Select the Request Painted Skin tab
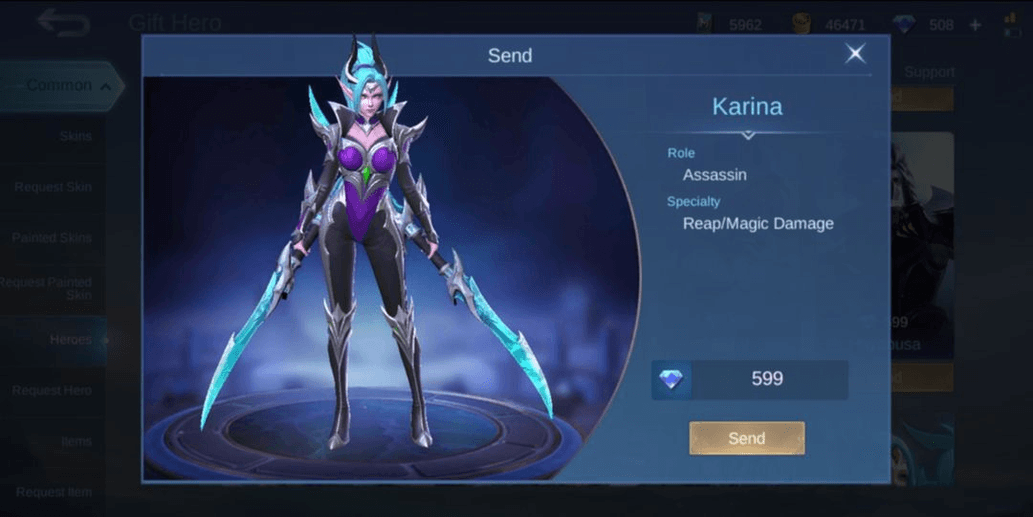This screenshot has height=517, width=1033. pos(48,289)
